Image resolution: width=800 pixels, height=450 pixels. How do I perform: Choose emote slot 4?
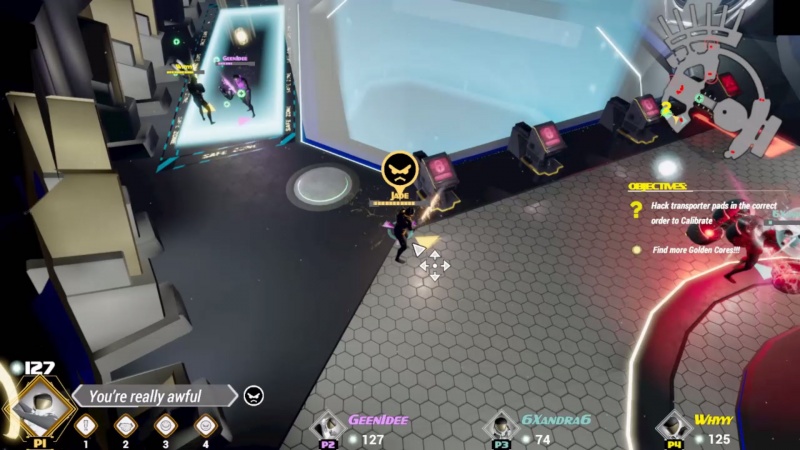[206, 426]
